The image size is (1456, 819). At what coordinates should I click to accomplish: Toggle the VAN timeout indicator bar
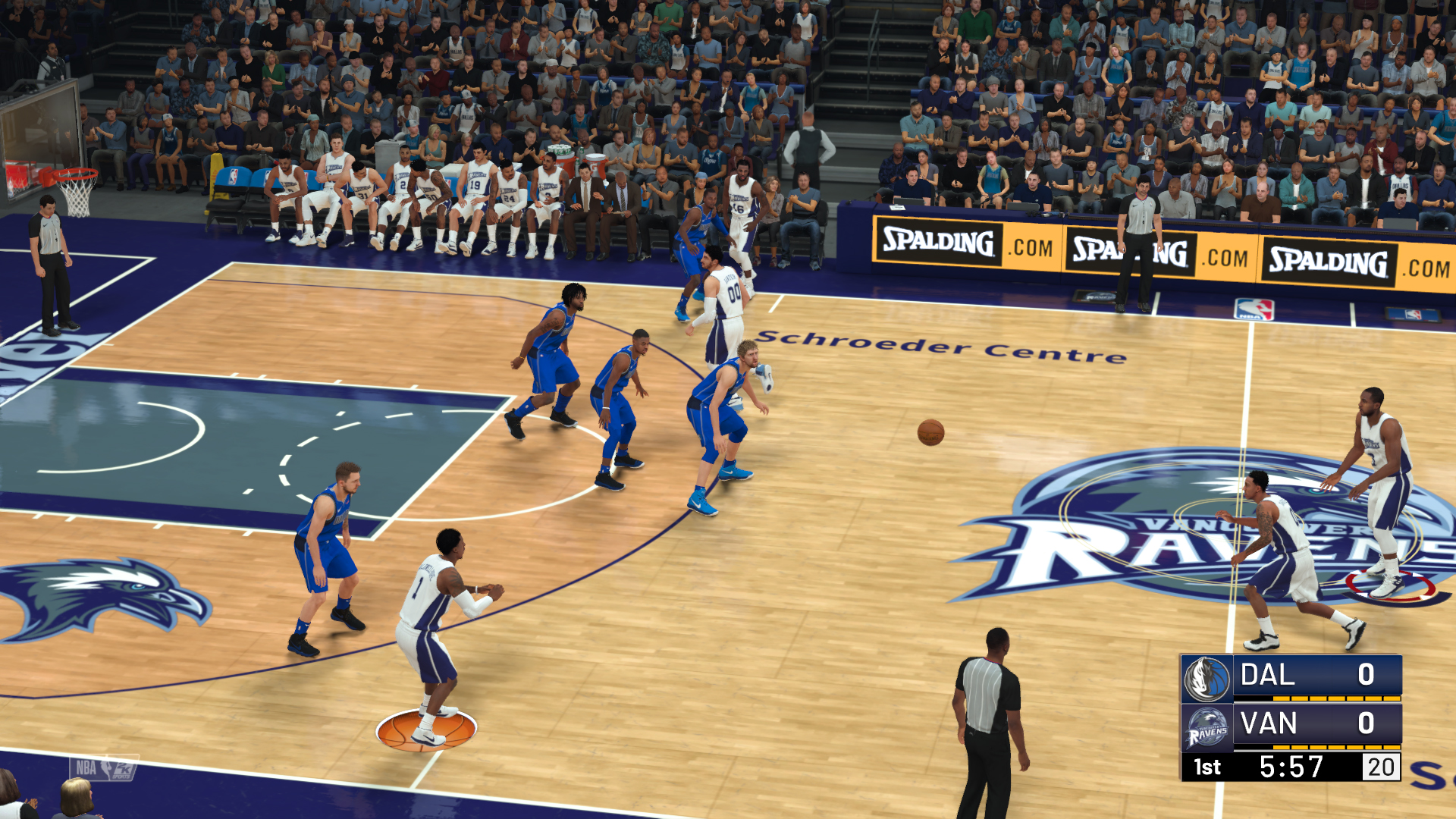click(x=1335, y=747)
